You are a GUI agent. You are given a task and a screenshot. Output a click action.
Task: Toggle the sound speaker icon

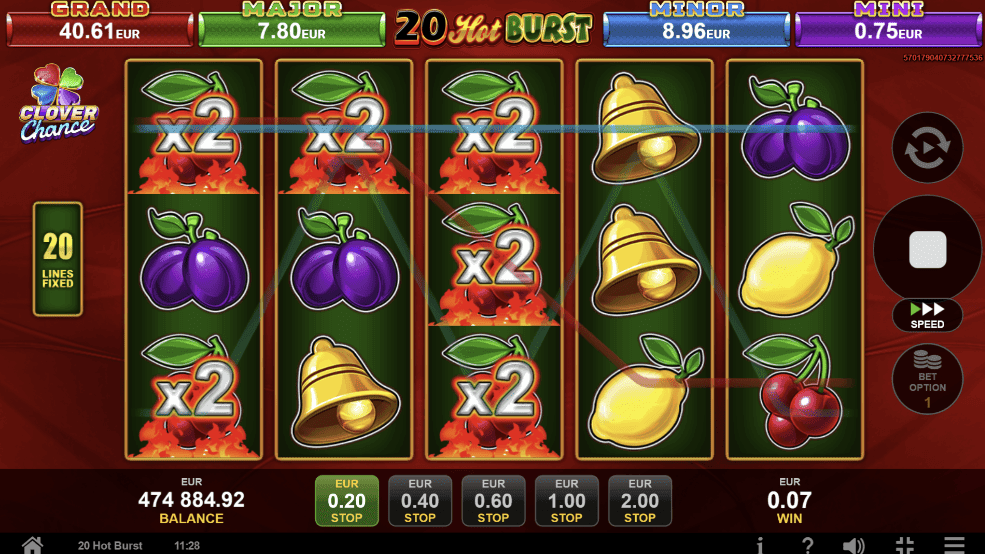853,545
